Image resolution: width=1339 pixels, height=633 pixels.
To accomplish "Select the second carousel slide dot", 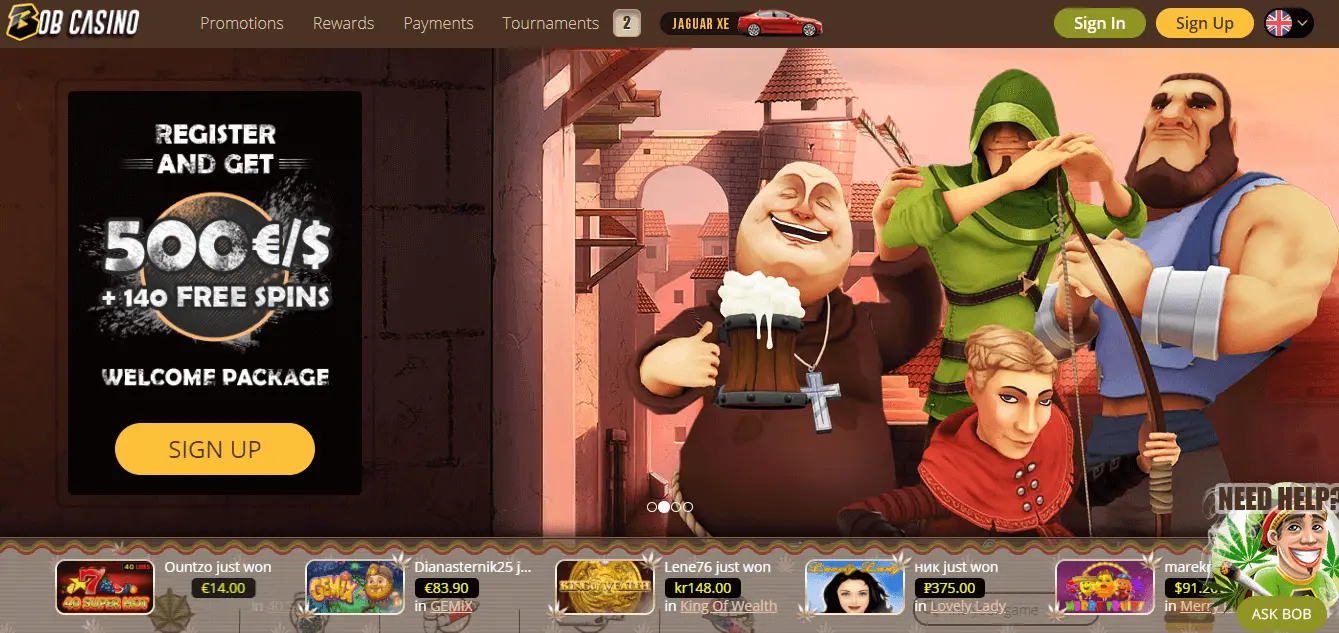I will point(664,507).
